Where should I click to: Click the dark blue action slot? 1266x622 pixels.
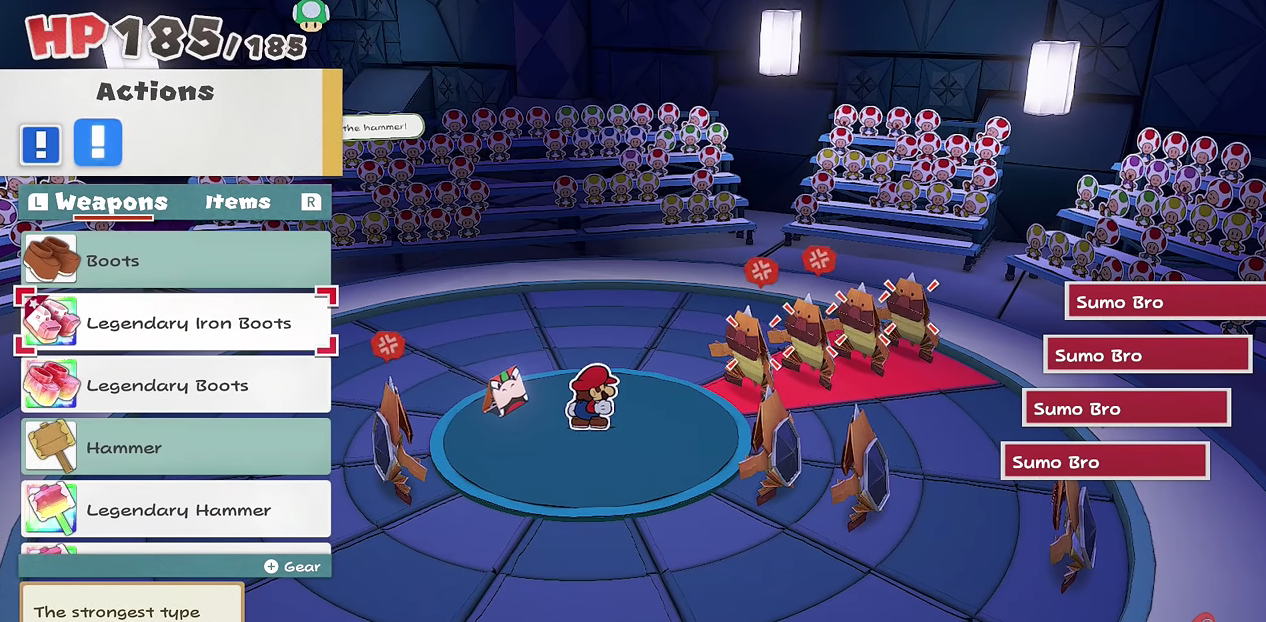coord(41,144)
